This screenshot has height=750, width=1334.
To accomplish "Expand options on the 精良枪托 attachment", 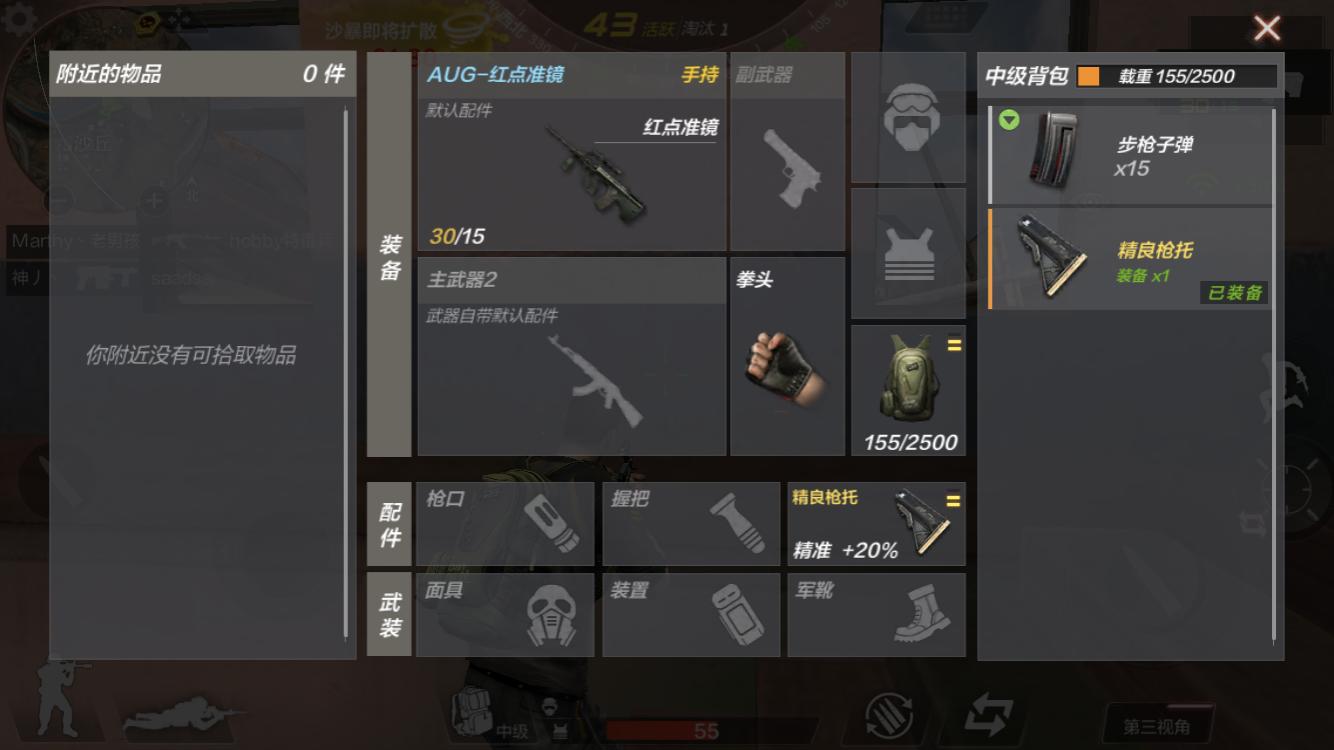I will [955, 499].
